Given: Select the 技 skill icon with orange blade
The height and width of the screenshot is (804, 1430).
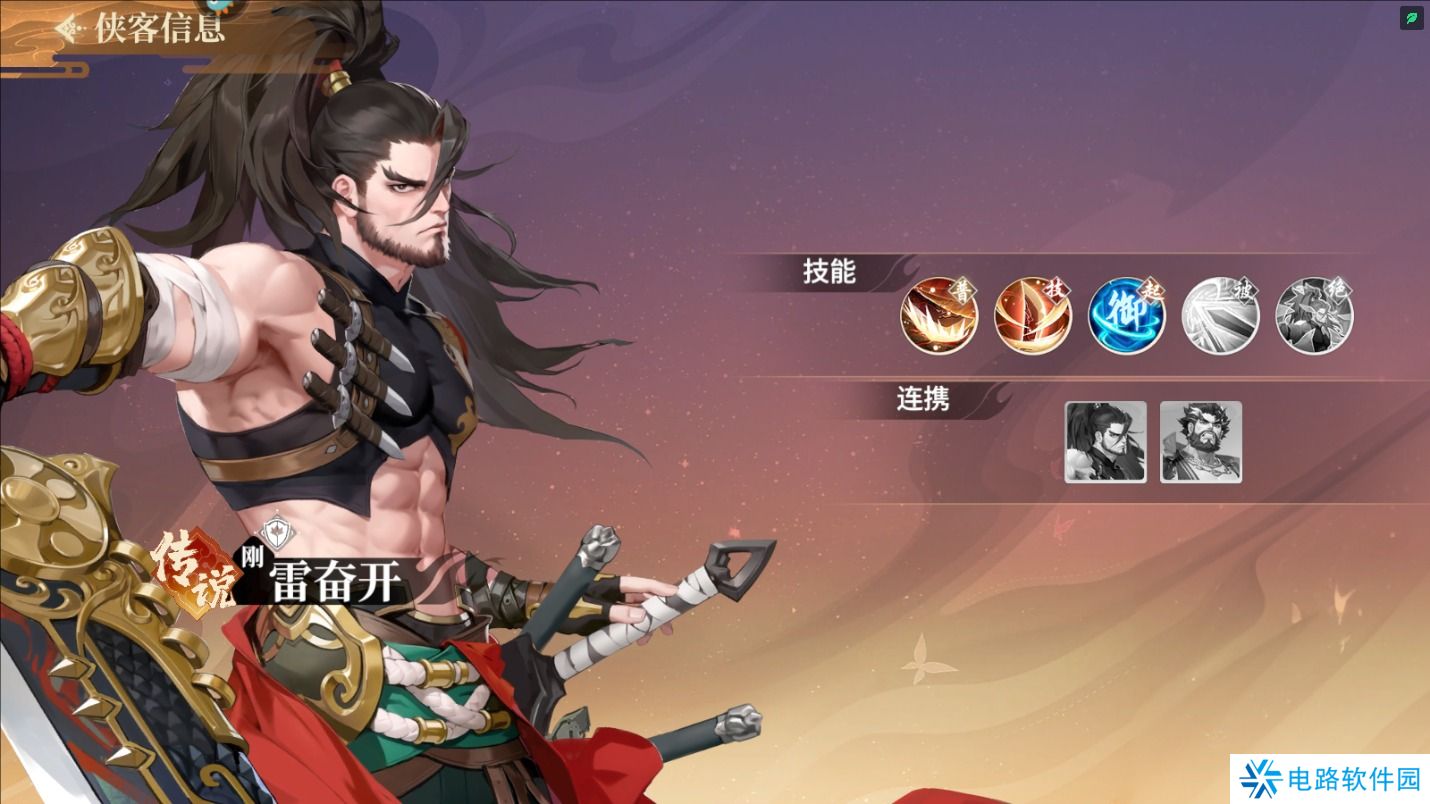Looking at the screenshot, I should (1033, 315).
